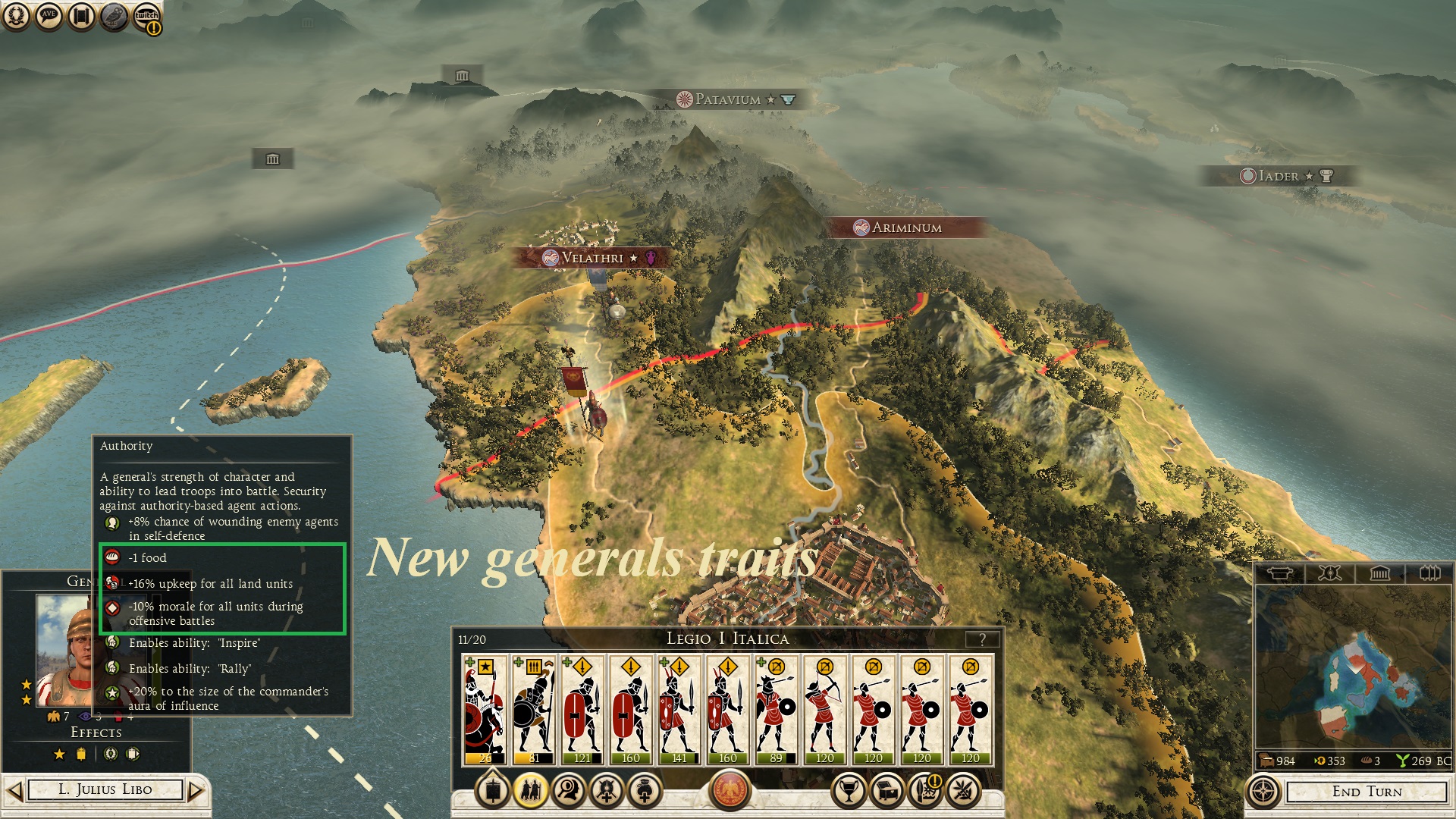
Task: Click the compass button beside End Turn
Action: [1263, 792]
